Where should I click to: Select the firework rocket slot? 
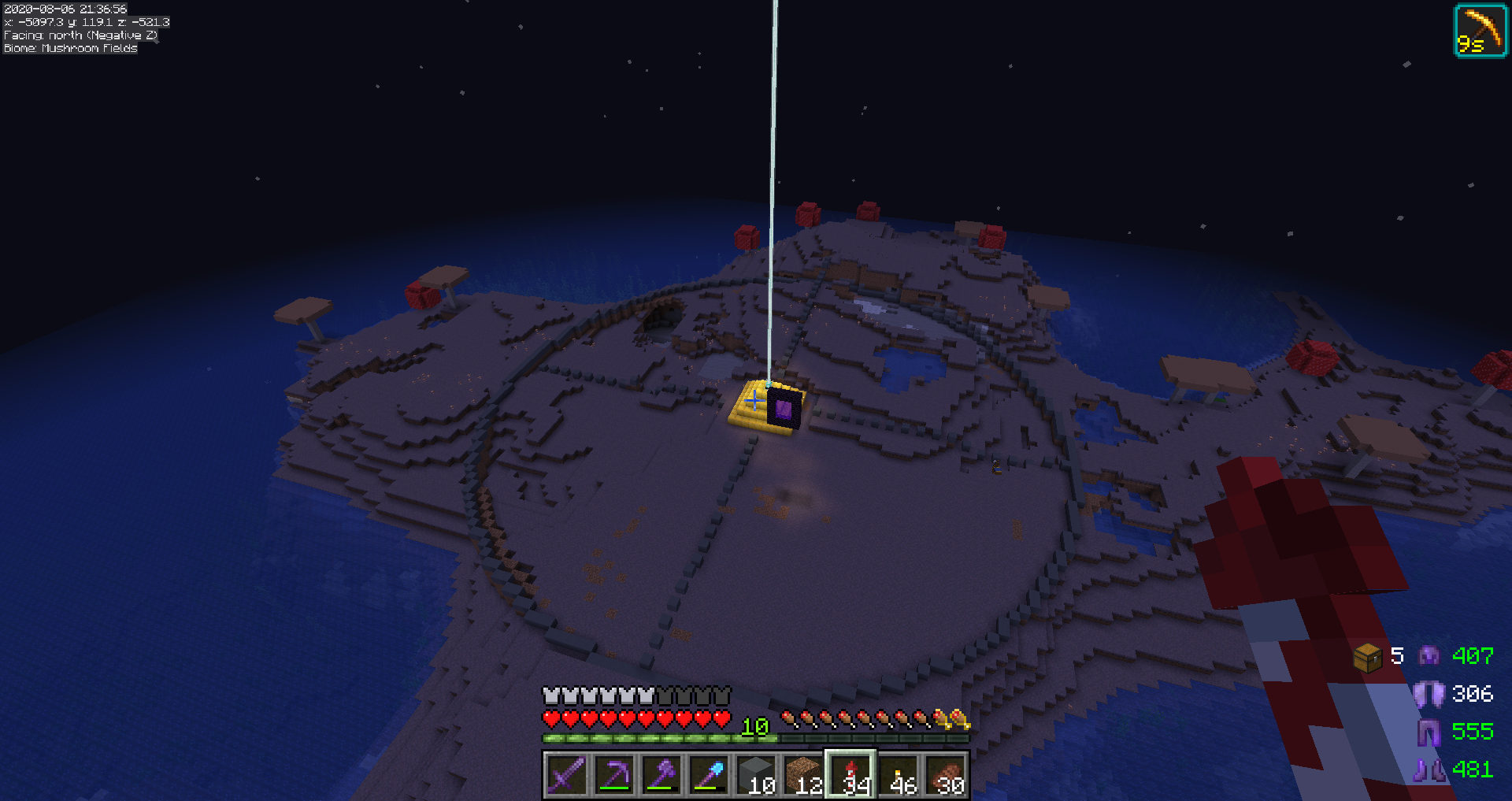pyautogui.click(x=850, y=775)
